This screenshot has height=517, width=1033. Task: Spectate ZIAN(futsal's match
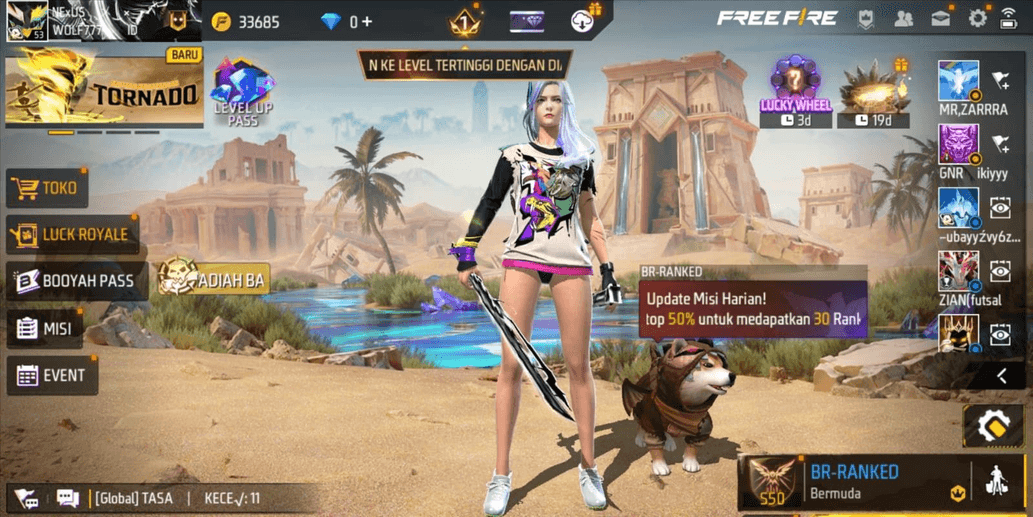(x=1000, y=270)
